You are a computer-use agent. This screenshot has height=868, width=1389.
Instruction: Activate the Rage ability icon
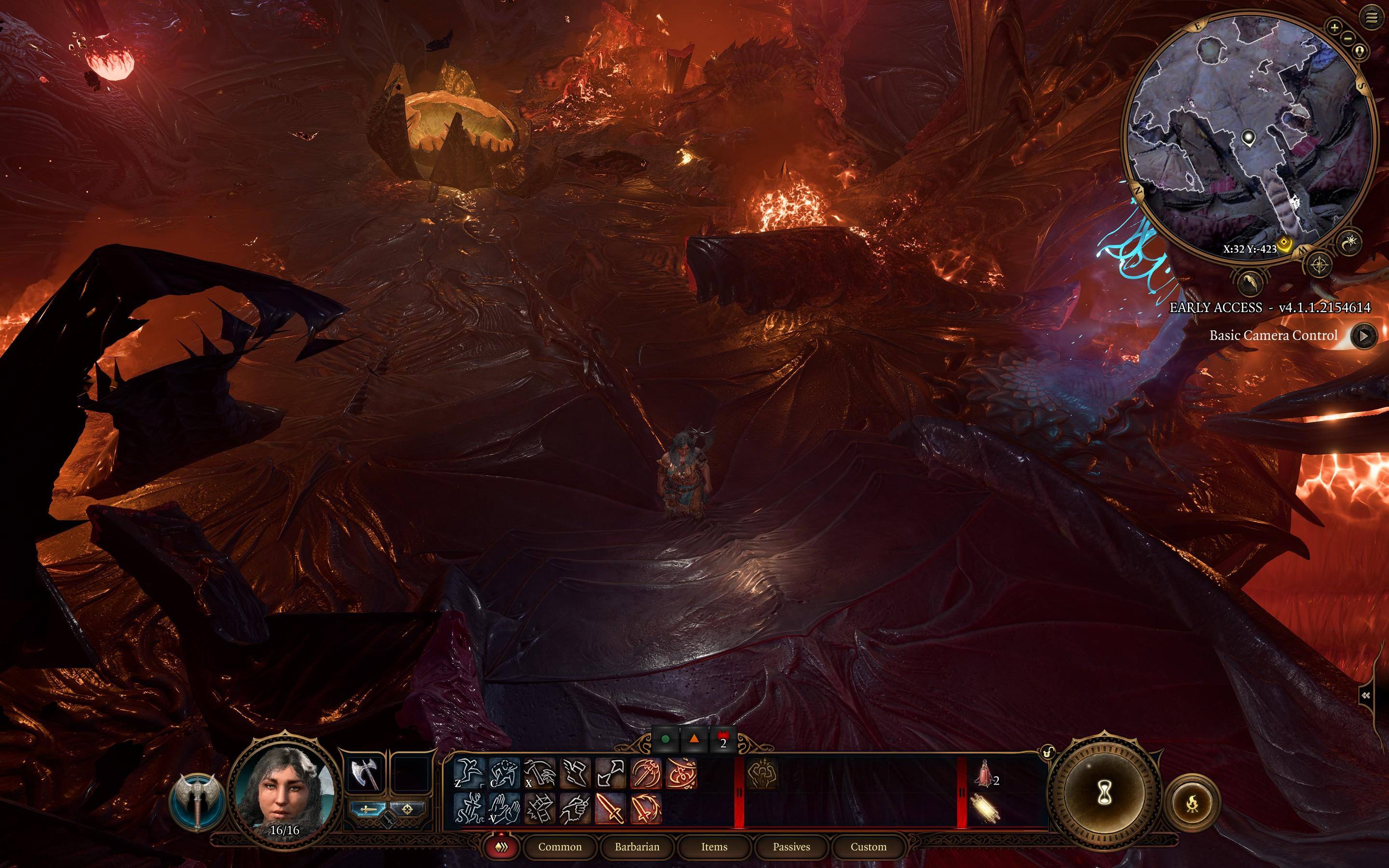762,773
